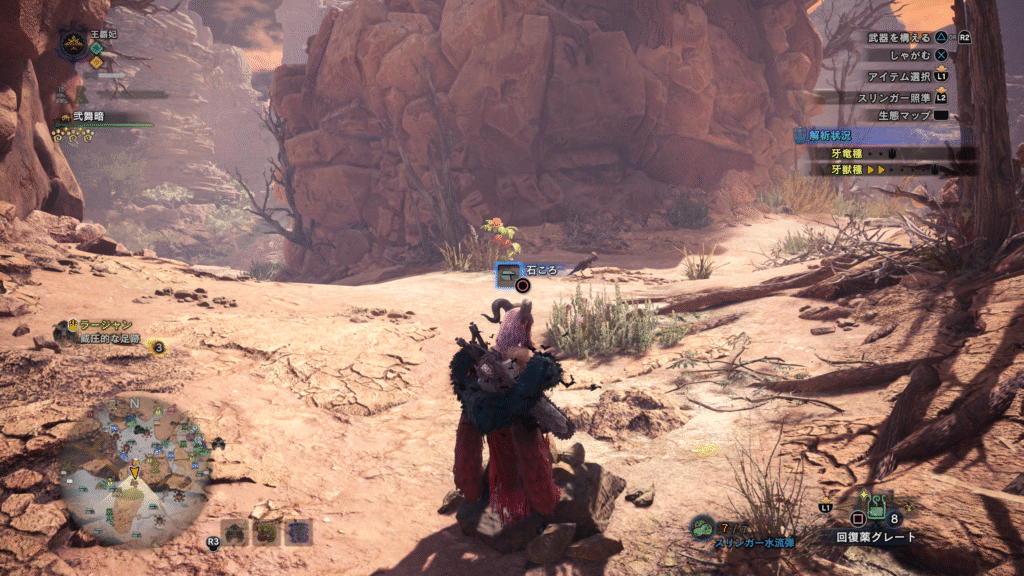Choose the purple monster icon beside the minimap
This screenshot has width=1024, height=576.
point(298,532)
